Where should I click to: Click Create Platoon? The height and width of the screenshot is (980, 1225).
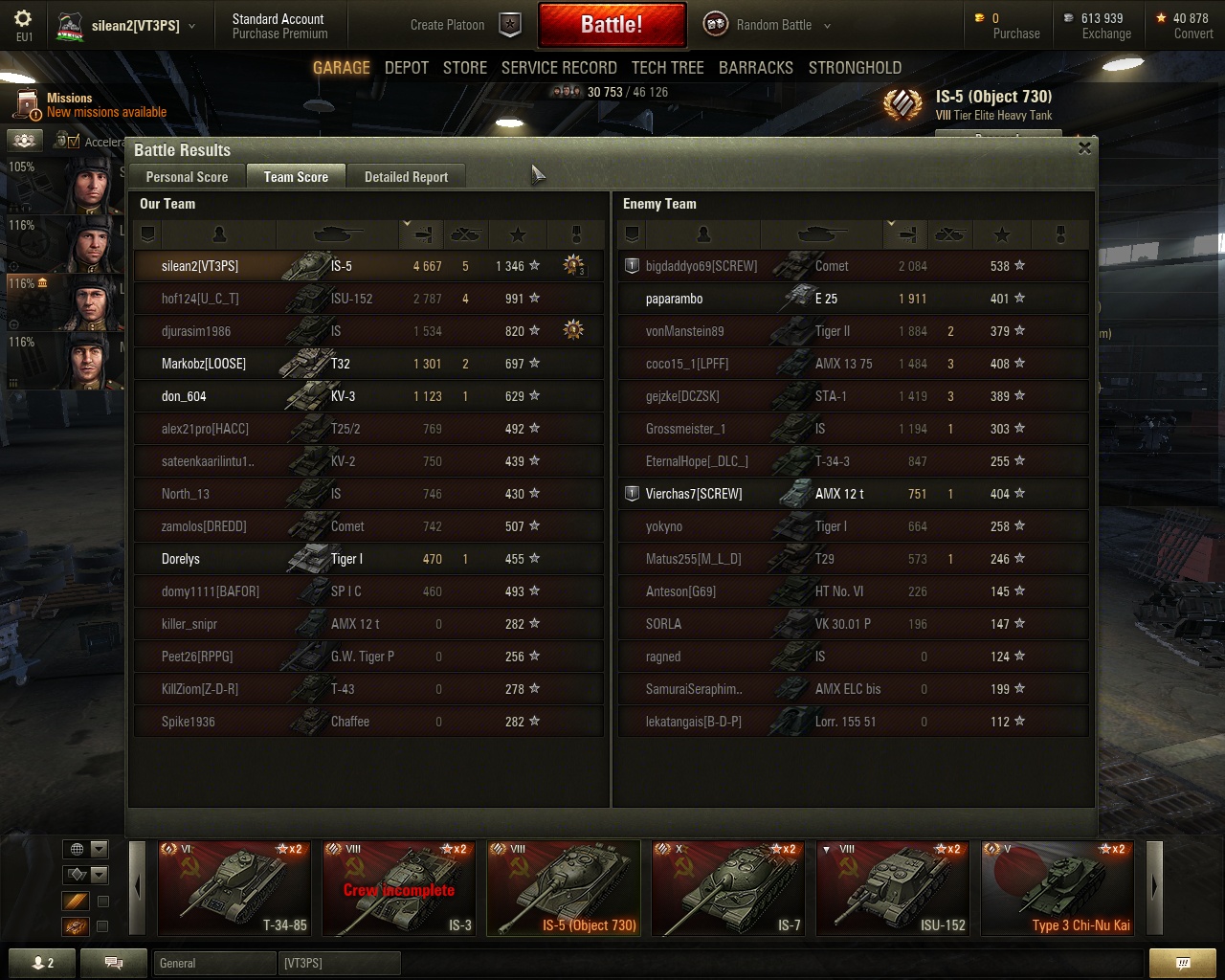click(x=448, y=25)
